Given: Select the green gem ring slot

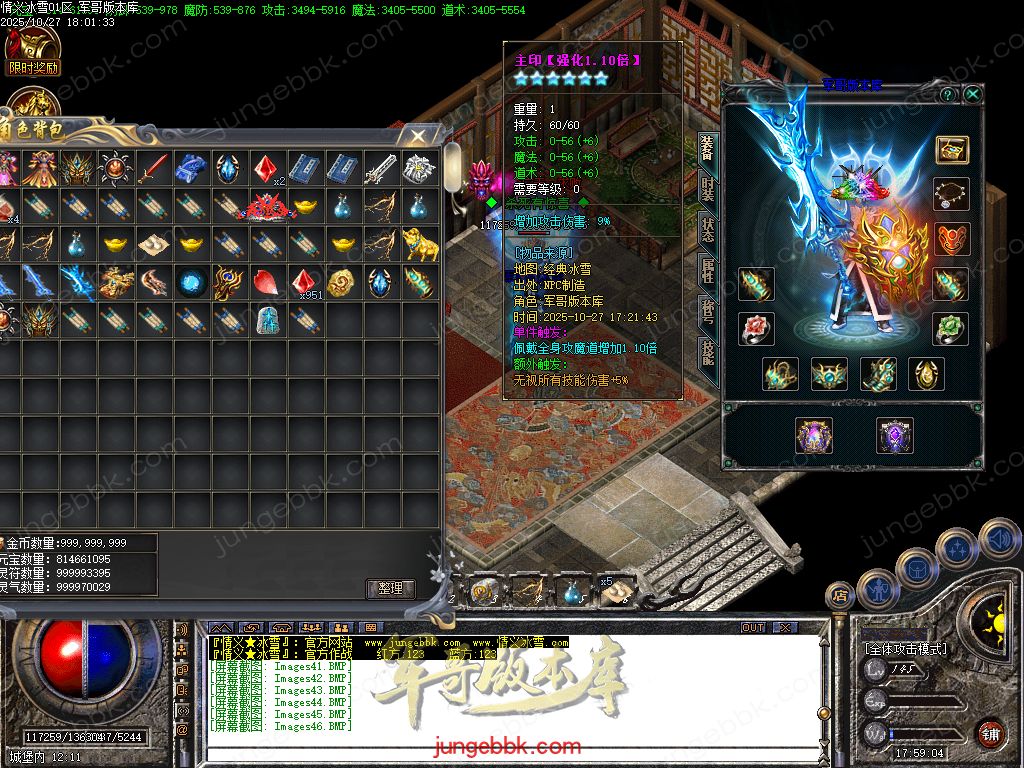Looking at the screenshot, I should [951, 328].
